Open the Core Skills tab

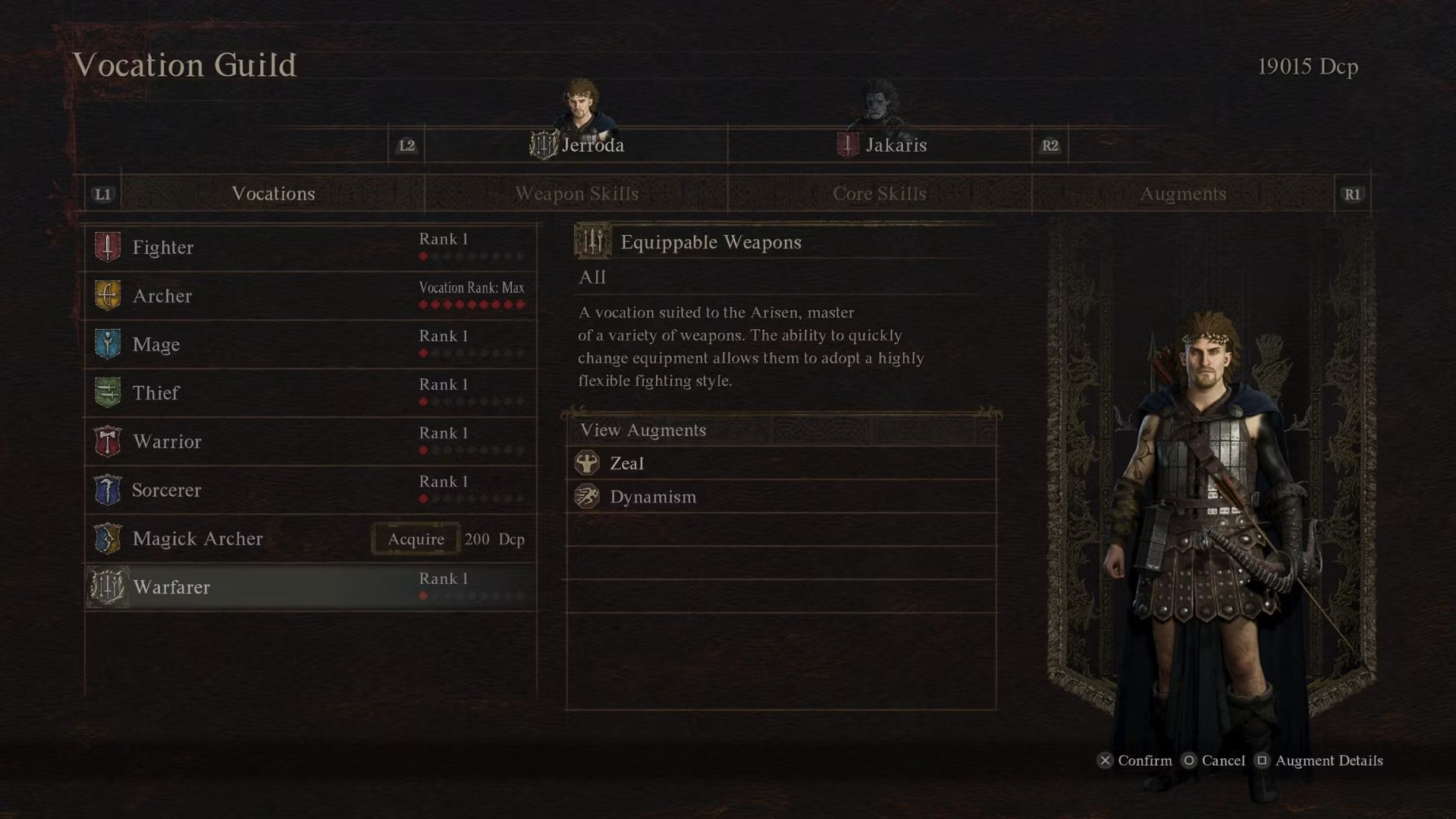(x=880, y=194)
